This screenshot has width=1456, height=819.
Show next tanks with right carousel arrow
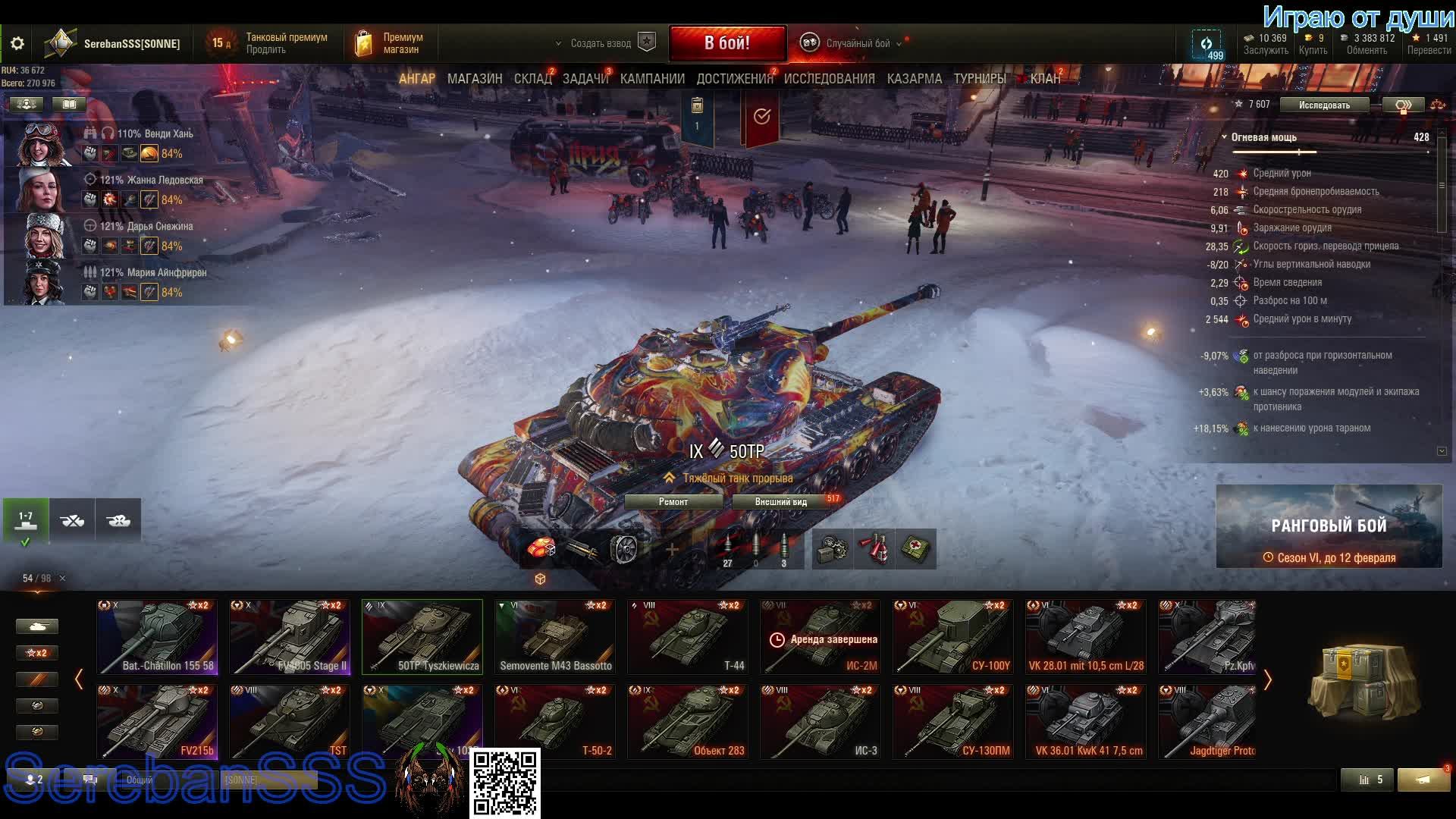[1267, 679]
